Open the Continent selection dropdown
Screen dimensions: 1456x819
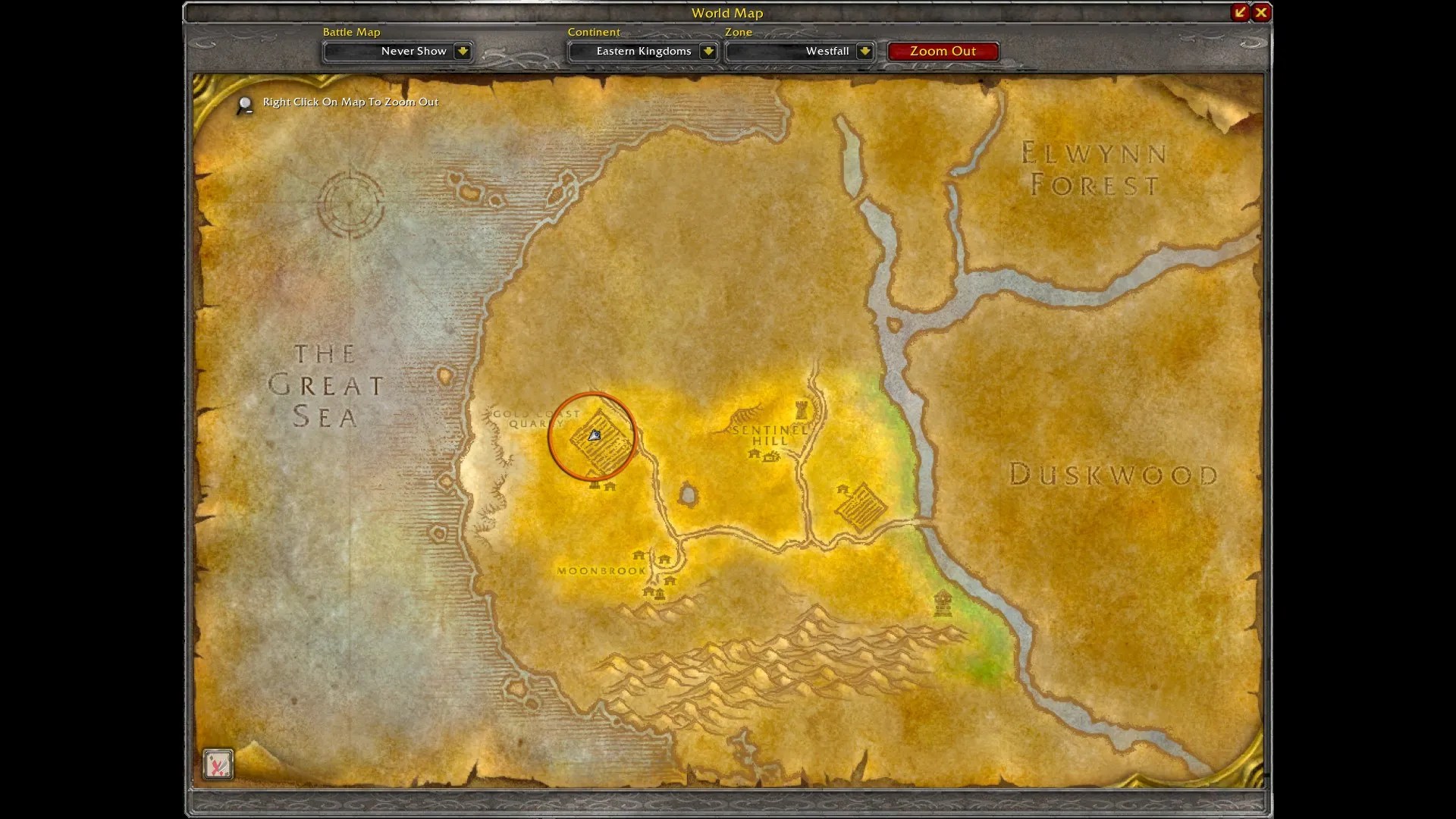coord(642,51)
